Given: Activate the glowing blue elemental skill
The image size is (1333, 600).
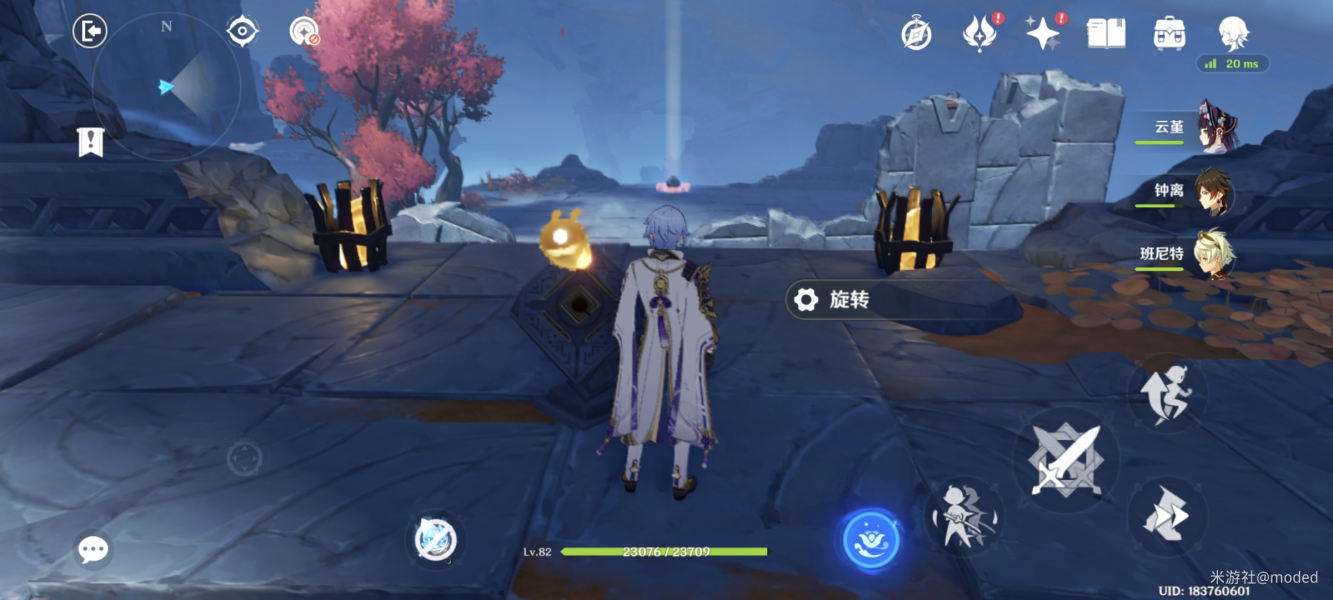Looking at the screenshot, I should tap(871, 540).
